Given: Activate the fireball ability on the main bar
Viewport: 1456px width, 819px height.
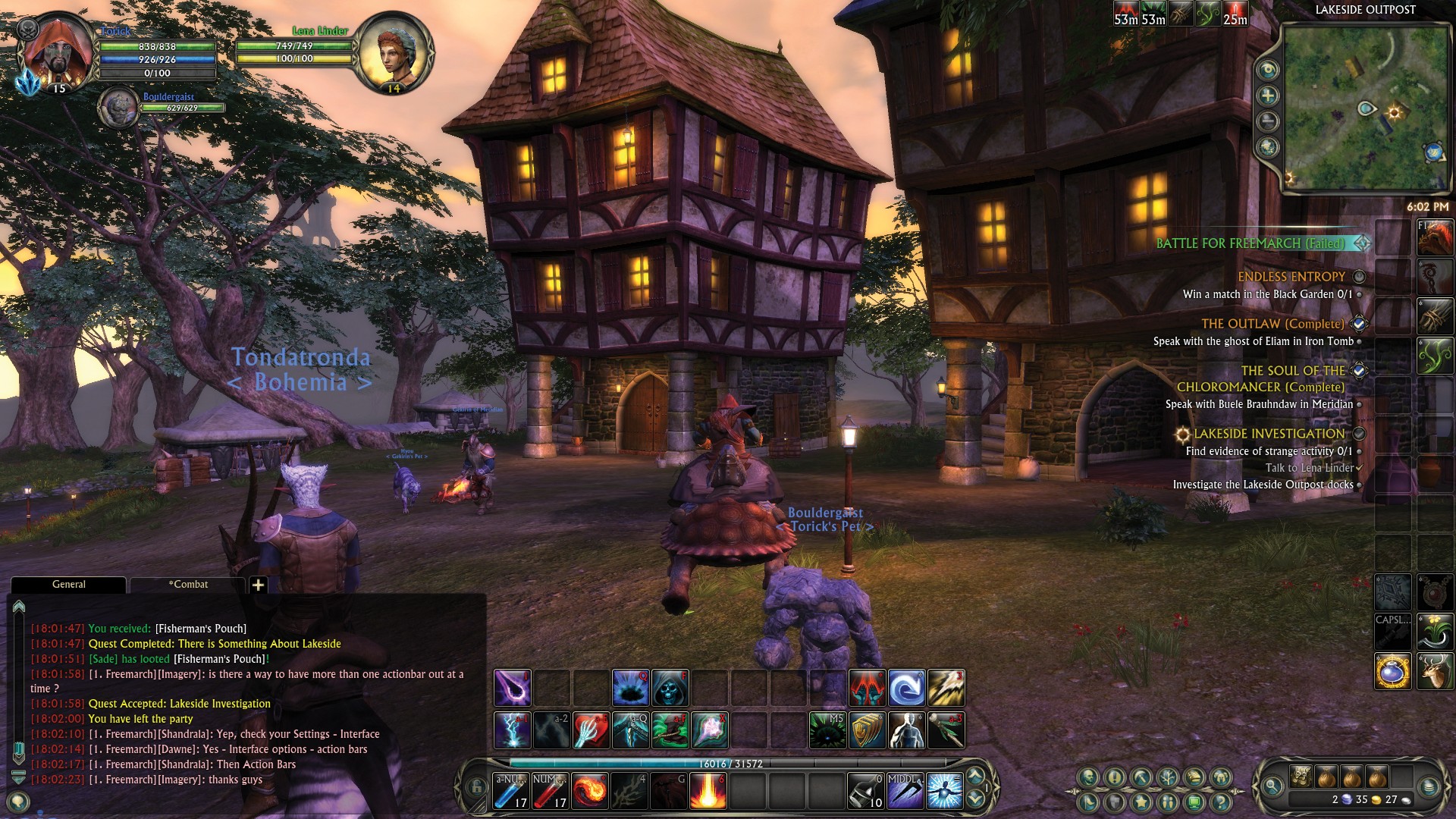Looking at the screenshot, I should [x=589, y=790].
